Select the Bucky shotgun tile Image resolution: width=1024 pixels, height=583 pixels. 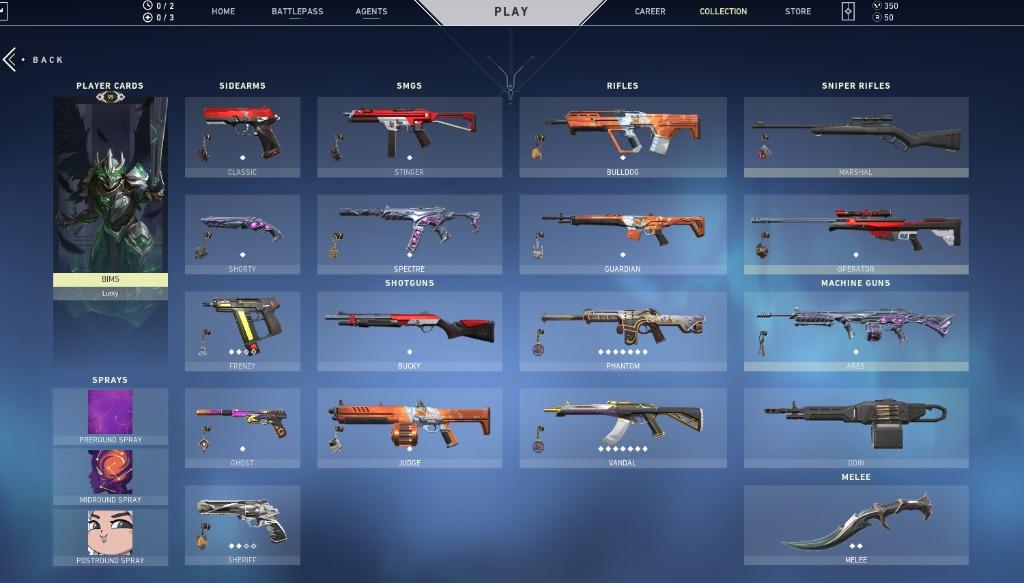pyautogui.click(x=409, y=330)
